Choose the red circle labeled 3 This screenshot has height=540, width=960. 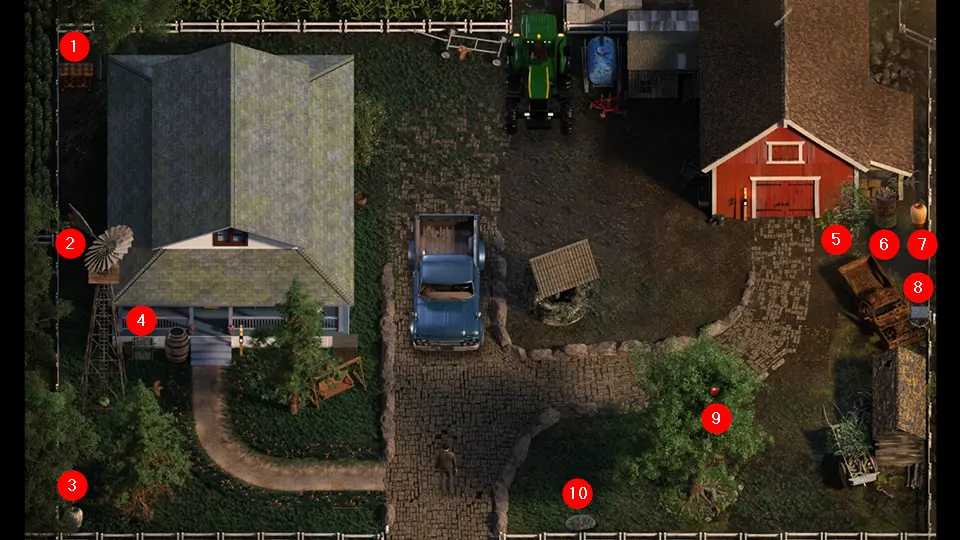click(x=72, y=486)
